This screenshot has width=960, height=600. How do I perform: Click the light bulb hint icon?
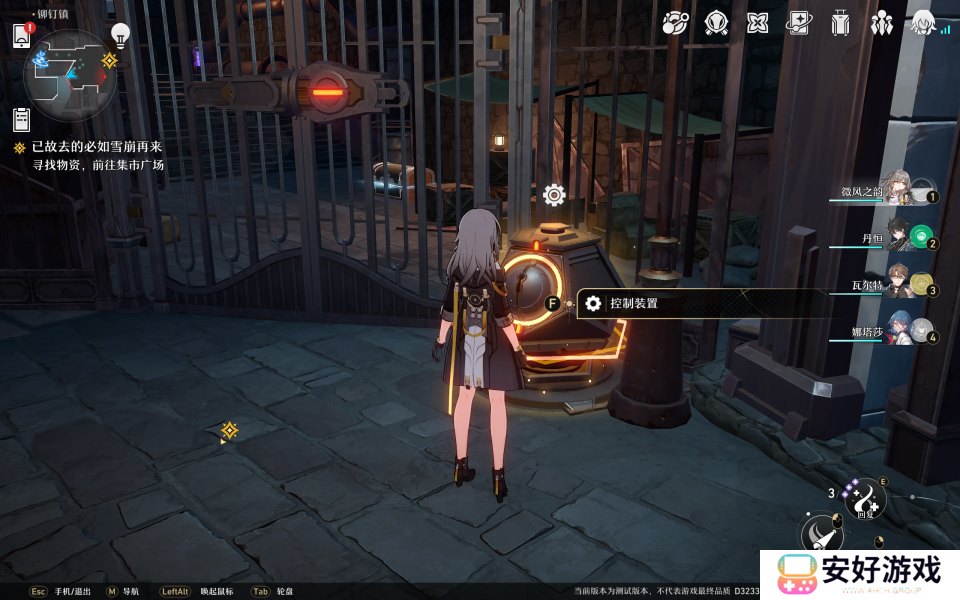click(120, 35)
